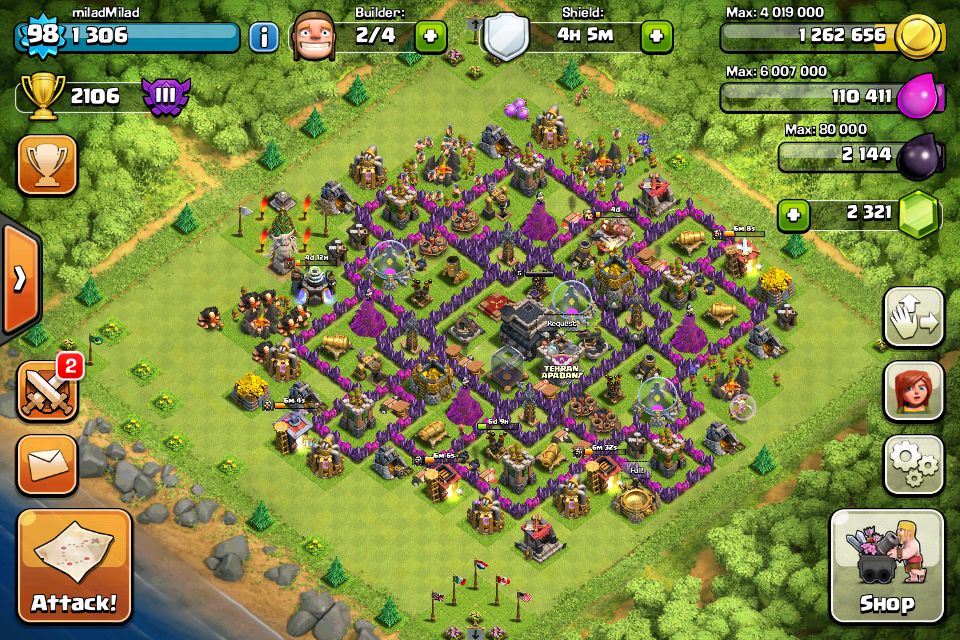Open the trophy leaderboard button

pos(47,165)
